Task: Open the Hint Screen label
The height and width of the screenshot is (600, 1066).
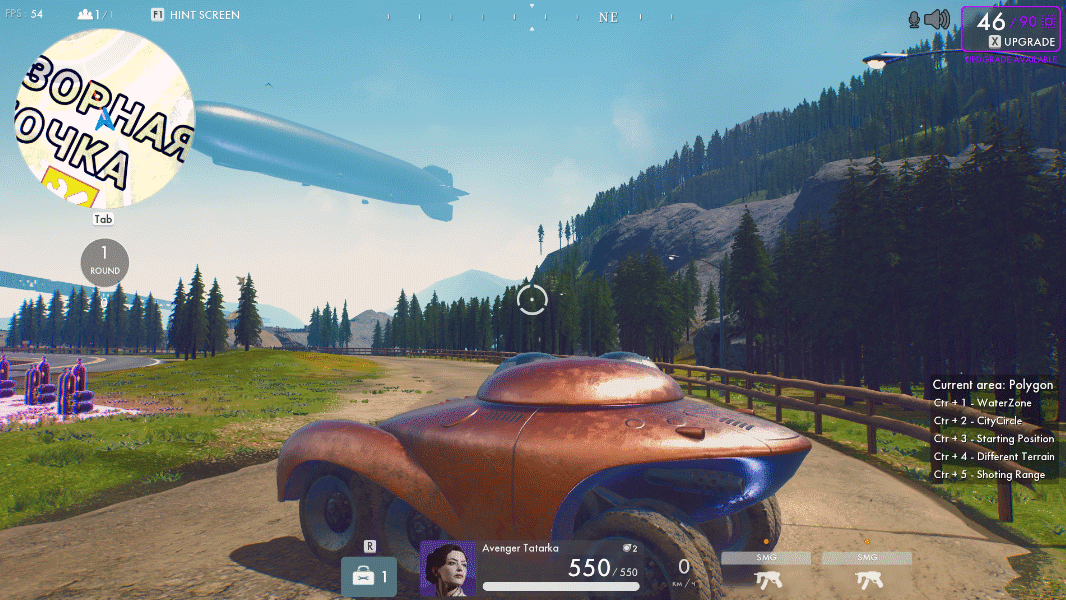Action: 196,15
